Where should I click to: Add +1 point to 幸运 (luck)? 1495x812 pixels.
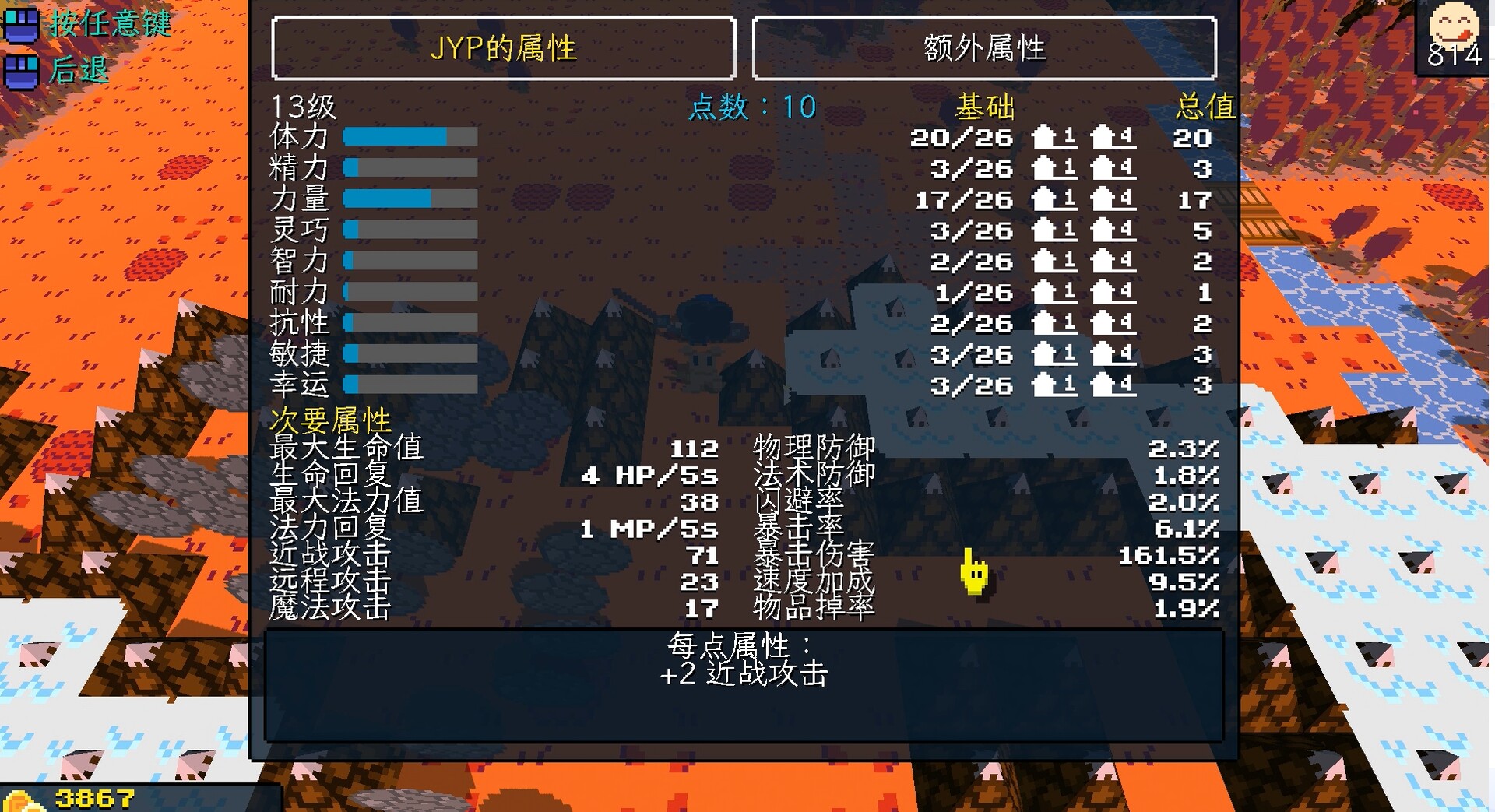pyautogui.click(x=1055, y=385)
